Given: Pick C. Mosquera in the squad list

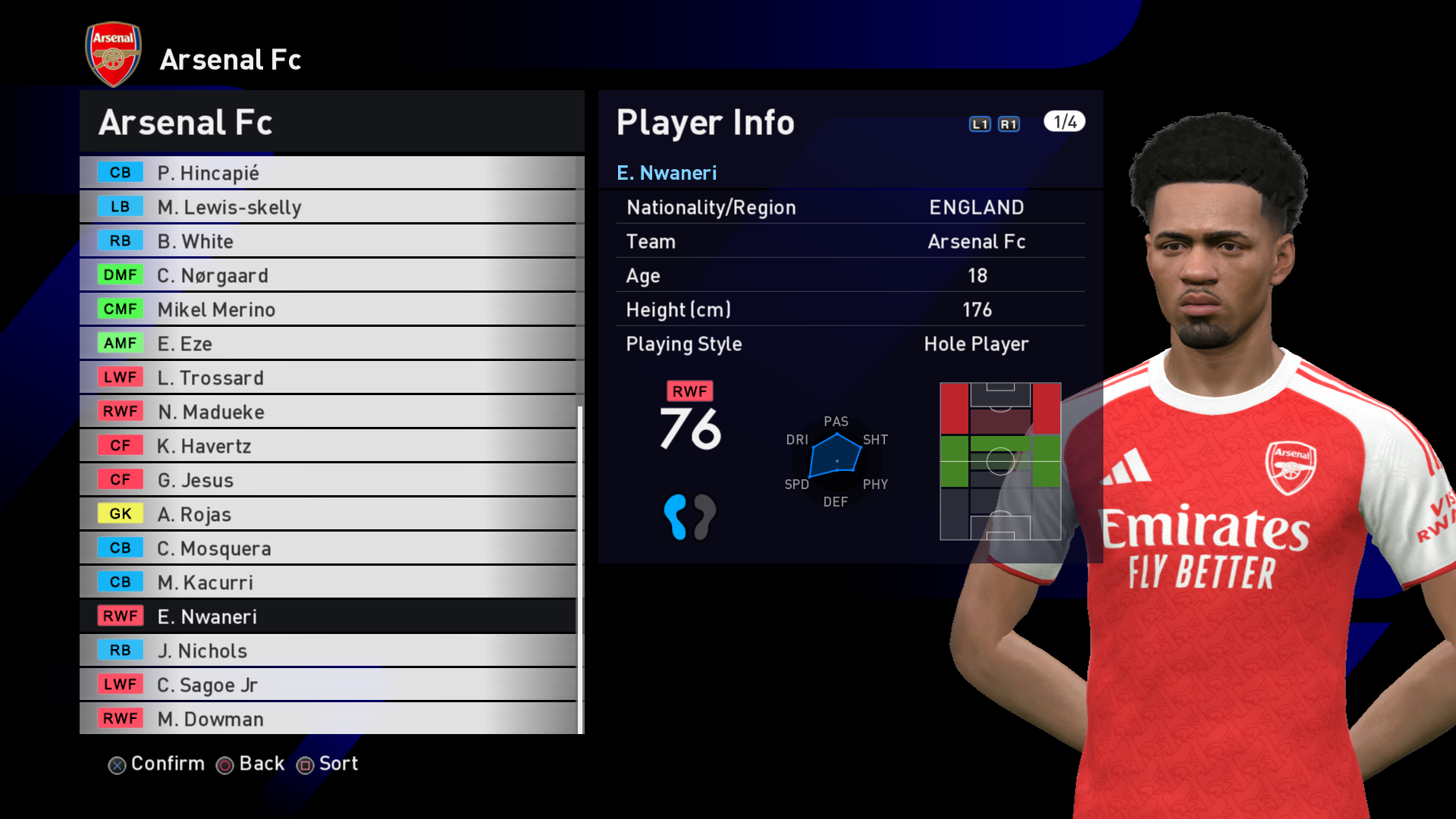Looking at the screenshot, I should pos(328,548).
